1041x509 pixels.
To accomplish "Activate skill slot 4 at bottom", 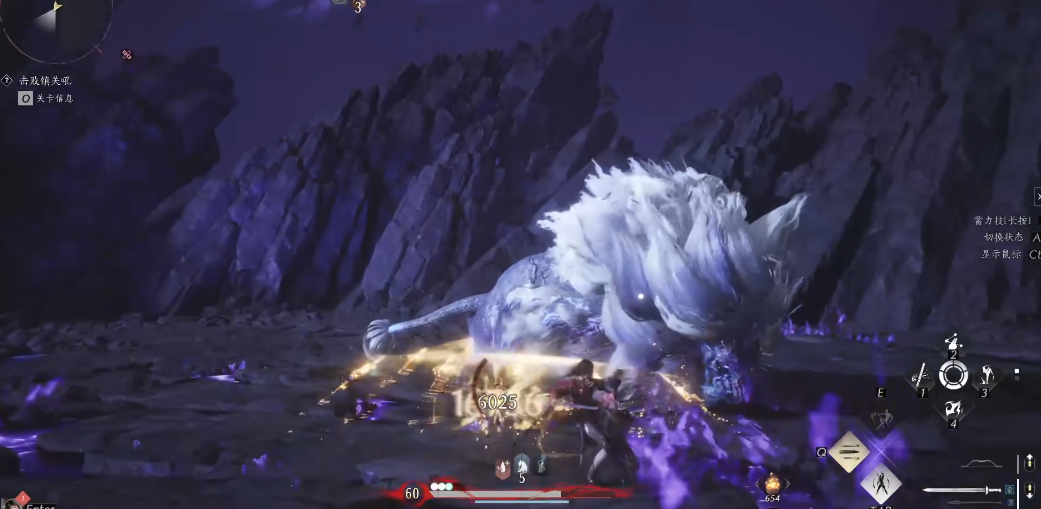I will [x=953, y=409].
